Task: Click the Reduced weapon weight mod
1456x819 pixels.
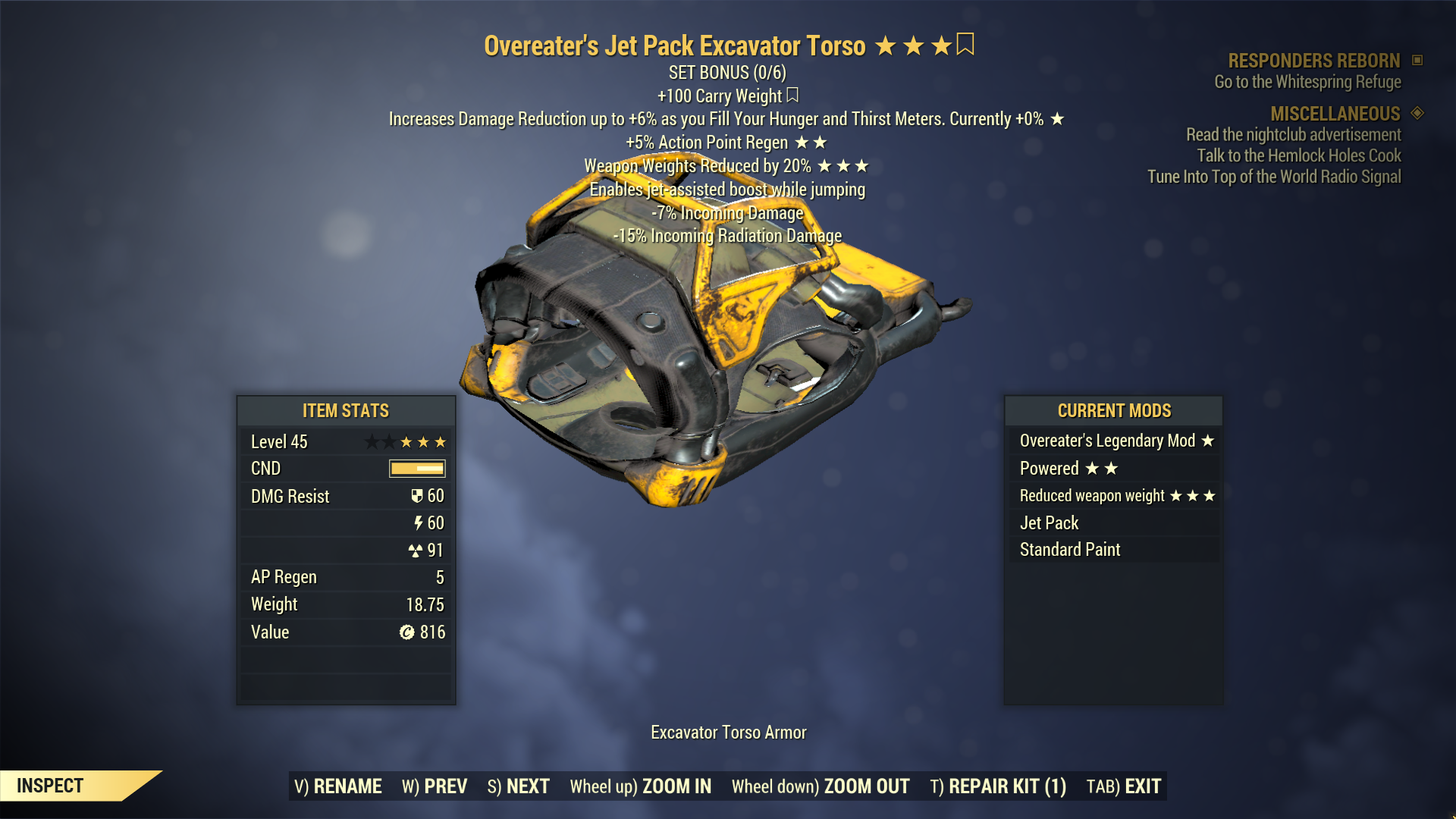Action: (x=1113, y=496)
